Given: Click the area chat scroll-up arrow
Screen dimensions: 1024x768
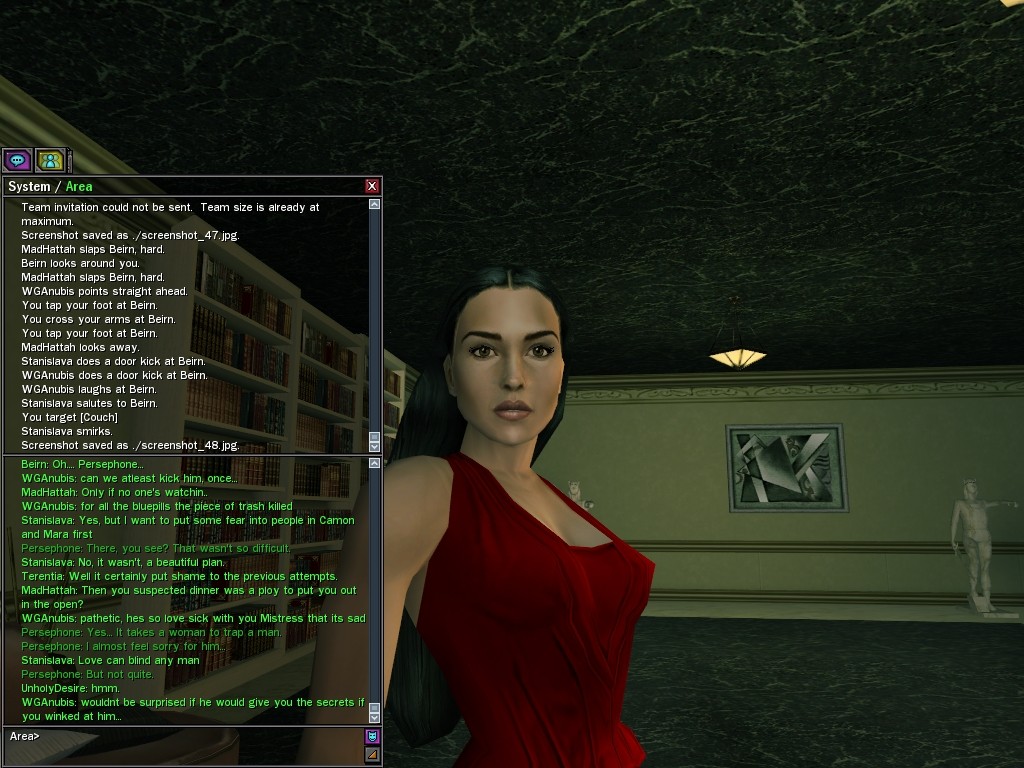Looking at the screenshot, I should (375, 464).
